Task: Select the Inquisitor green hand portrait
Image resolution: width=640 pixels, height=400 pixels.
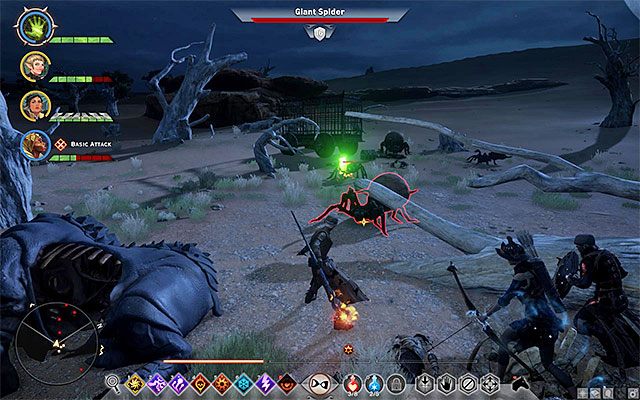Action: pos(34,27)
